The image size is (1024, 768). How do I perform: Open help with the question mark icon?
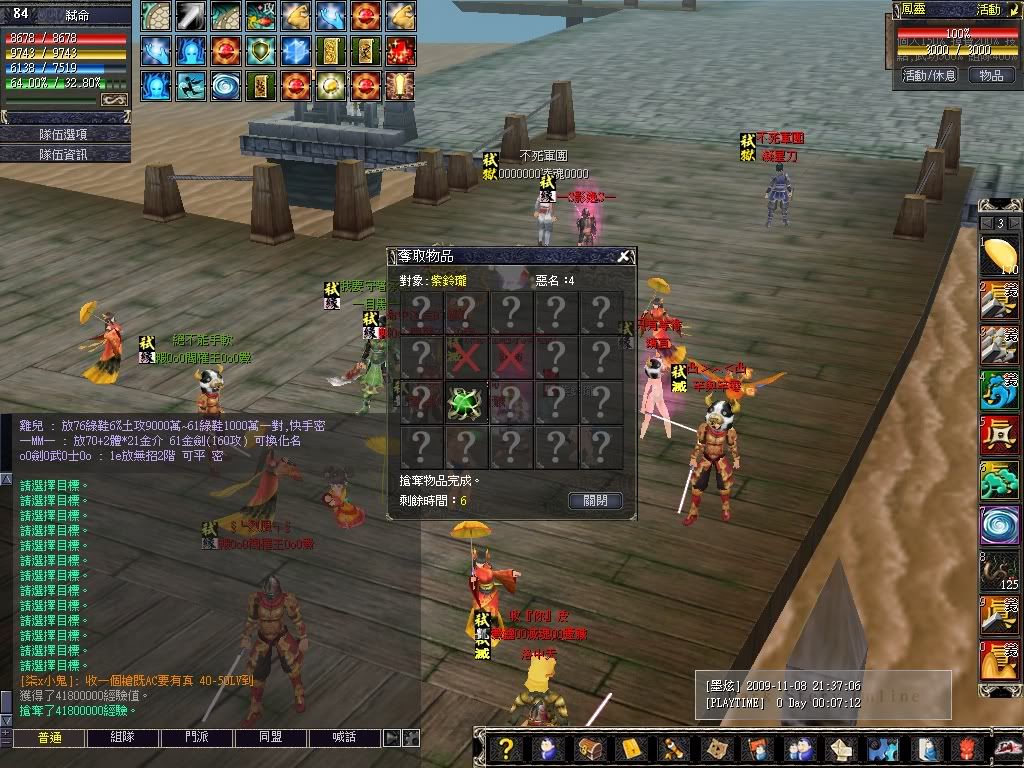click(x=506, y=749)
